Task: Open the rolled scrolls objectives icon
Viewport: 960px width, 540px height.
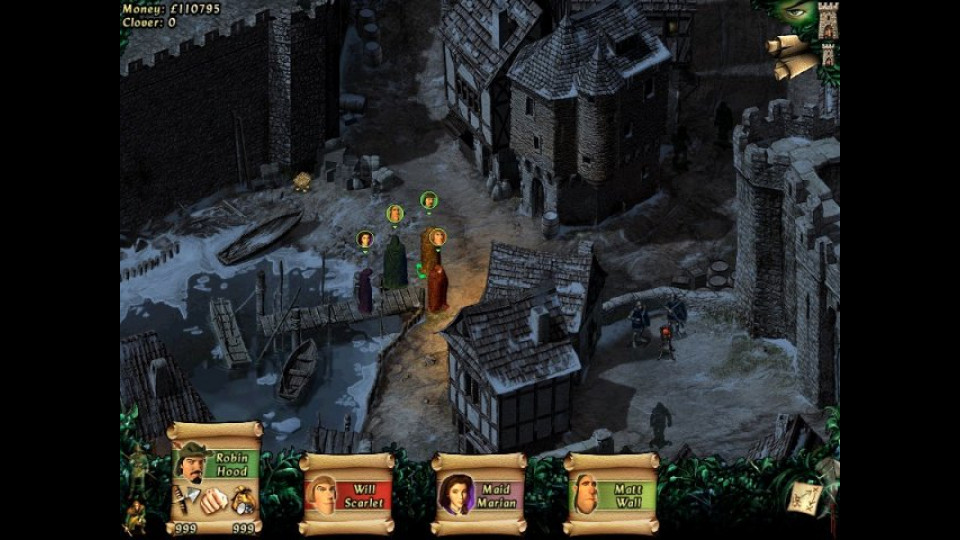Action: click(791, 56)
